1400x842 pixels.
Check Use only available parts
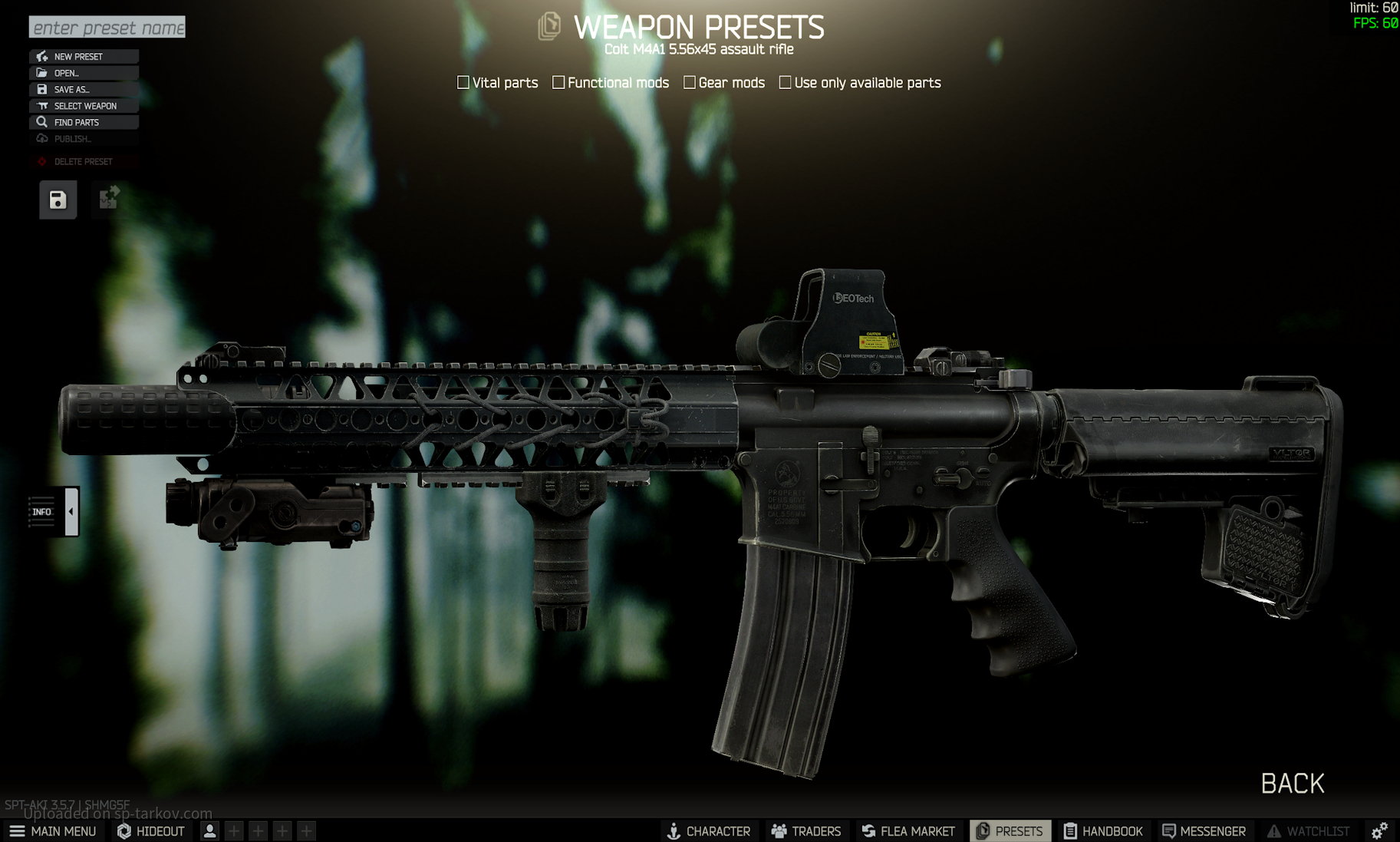tap(785, 82)
